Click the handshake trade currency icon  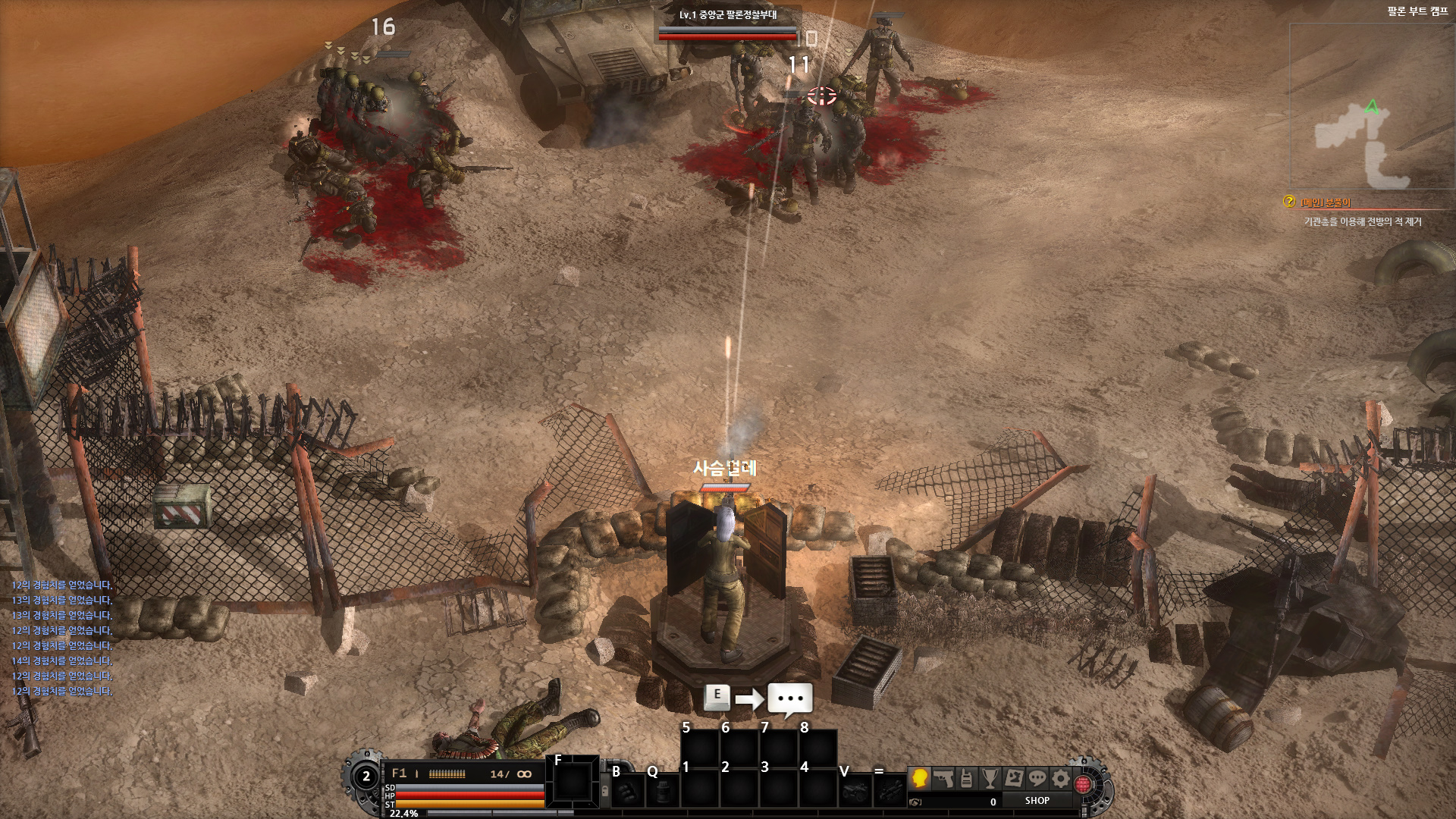916,802
